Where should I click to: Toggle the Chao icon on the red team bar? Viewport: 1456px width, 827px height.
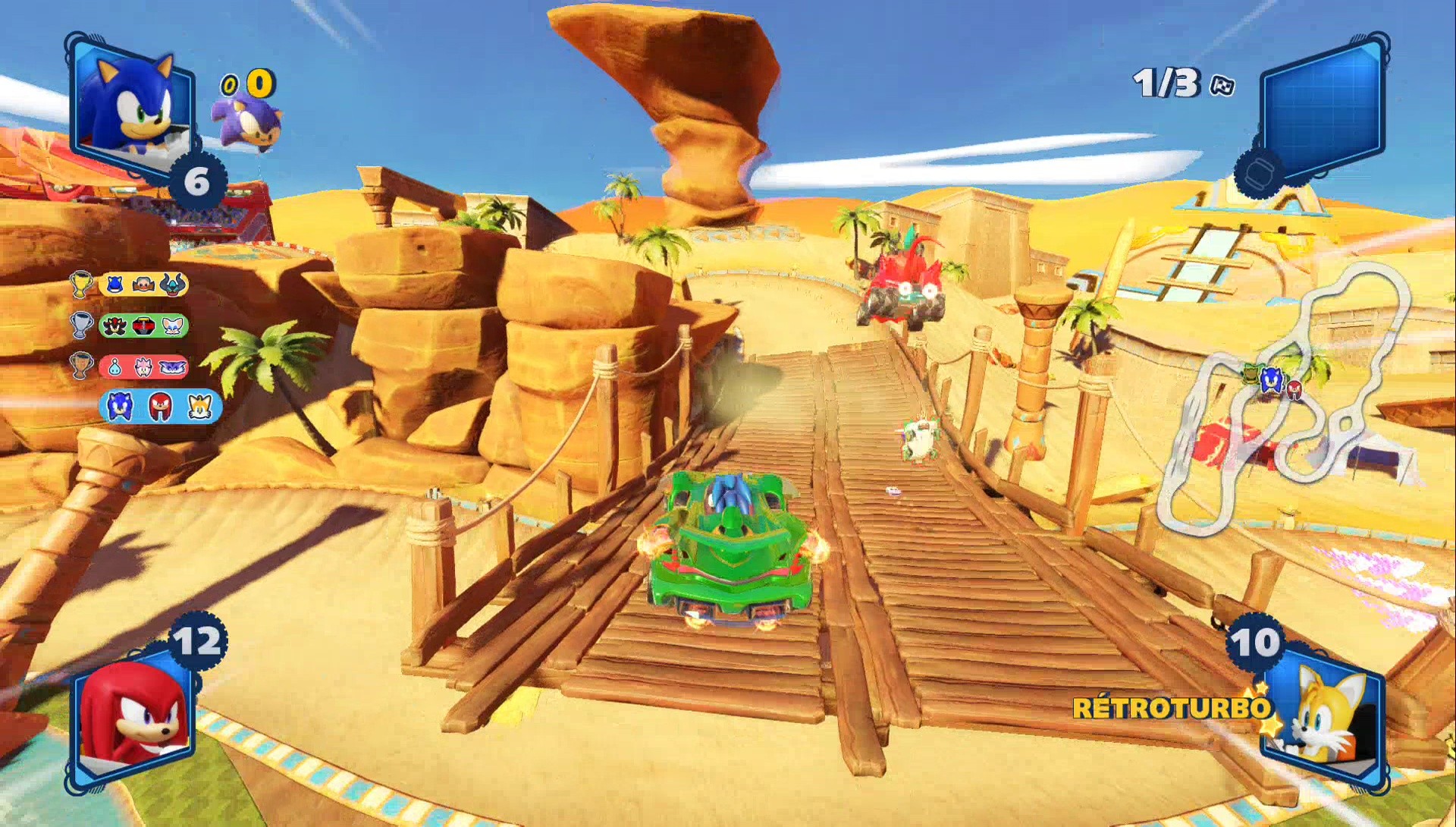[x=114, y=366]
